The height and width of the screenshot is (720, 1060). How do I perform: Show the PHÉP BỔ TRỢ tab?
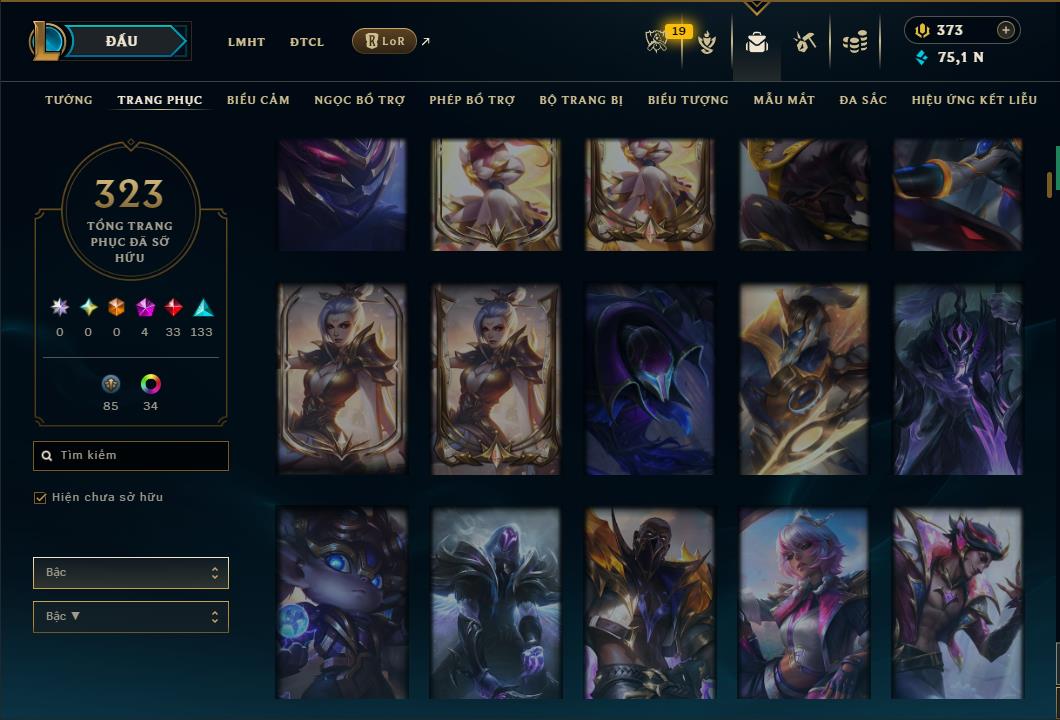click(x=472, y=100)
